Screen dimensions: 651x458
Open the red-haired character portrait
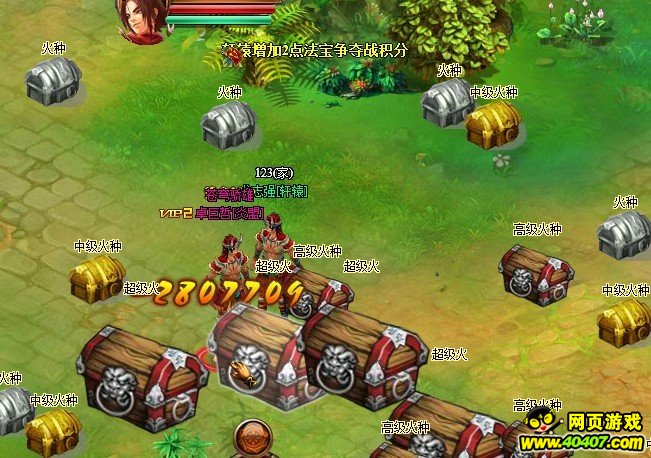tap(139, 20)
